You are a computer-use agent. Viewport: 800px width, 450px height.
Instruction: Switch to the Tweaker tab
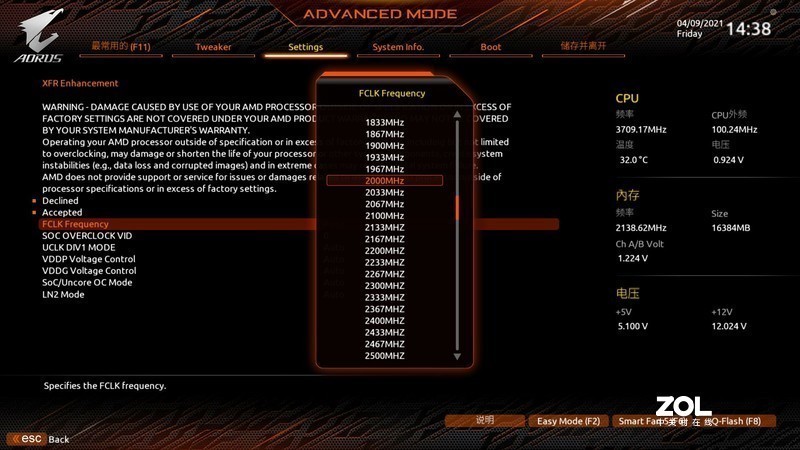pyautogui.click(x=213, y=47)
